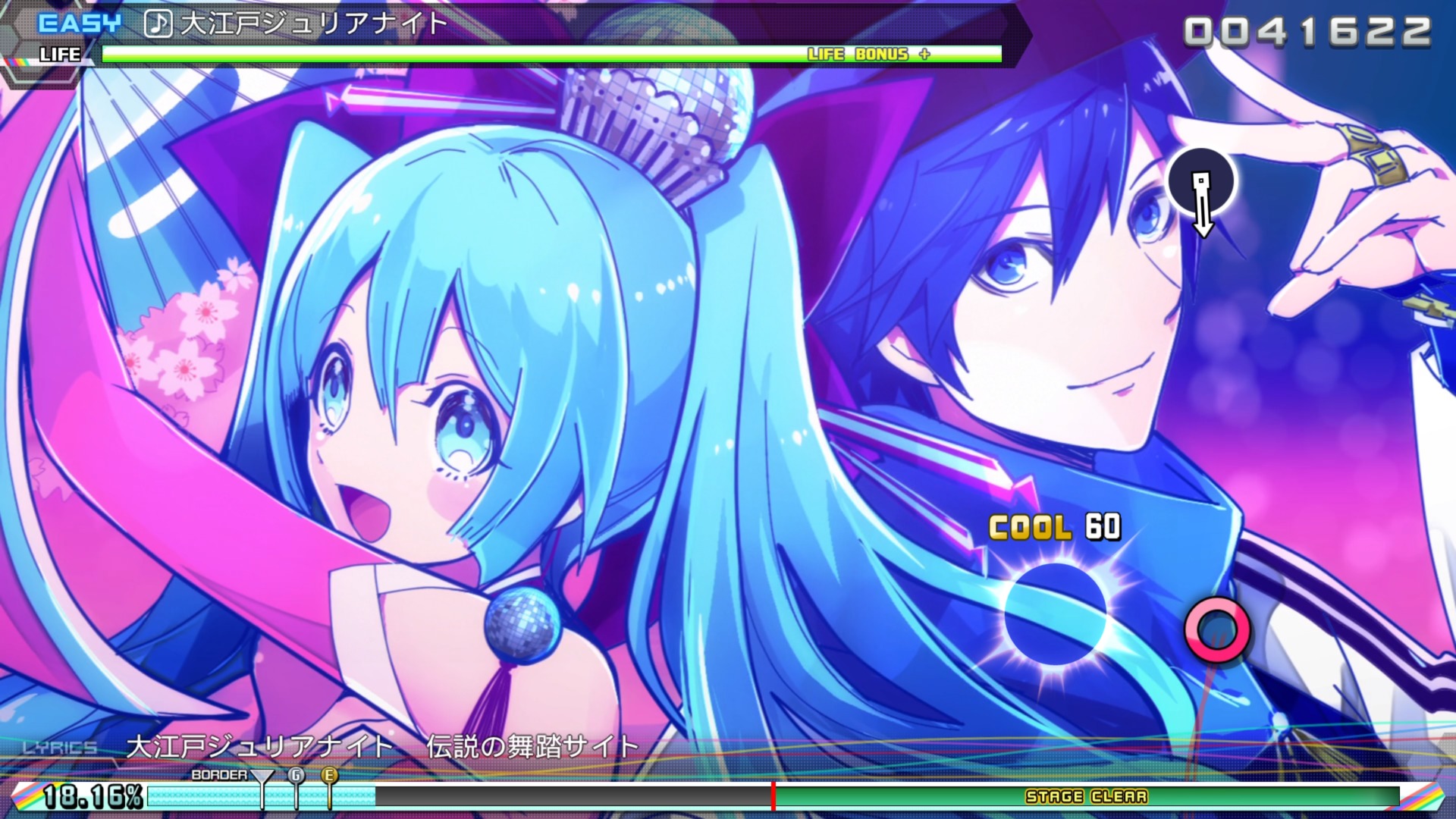The image size is (1456, 819).
Task: Select the EASY difficulty badge
Action: coord(78,20)
